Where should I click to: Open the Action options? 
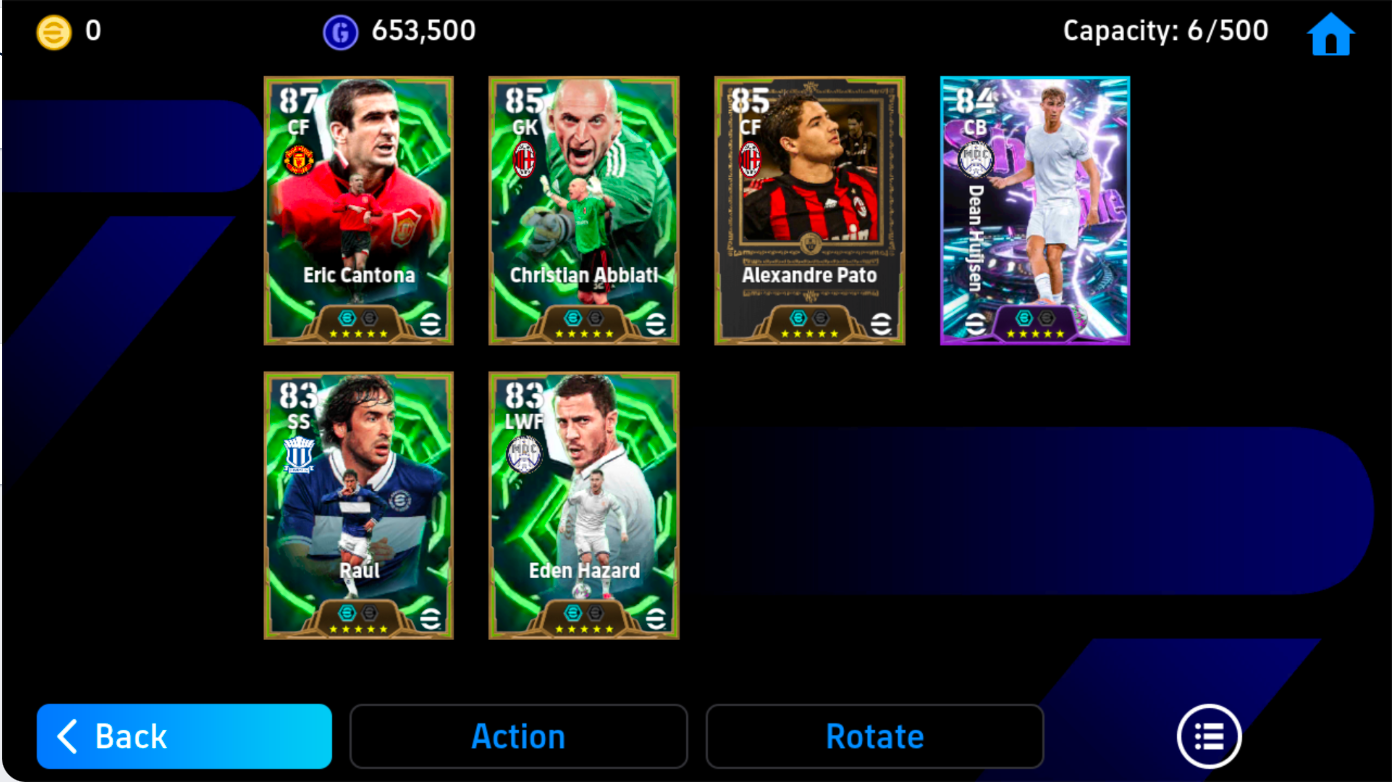[x=518, y=736]
